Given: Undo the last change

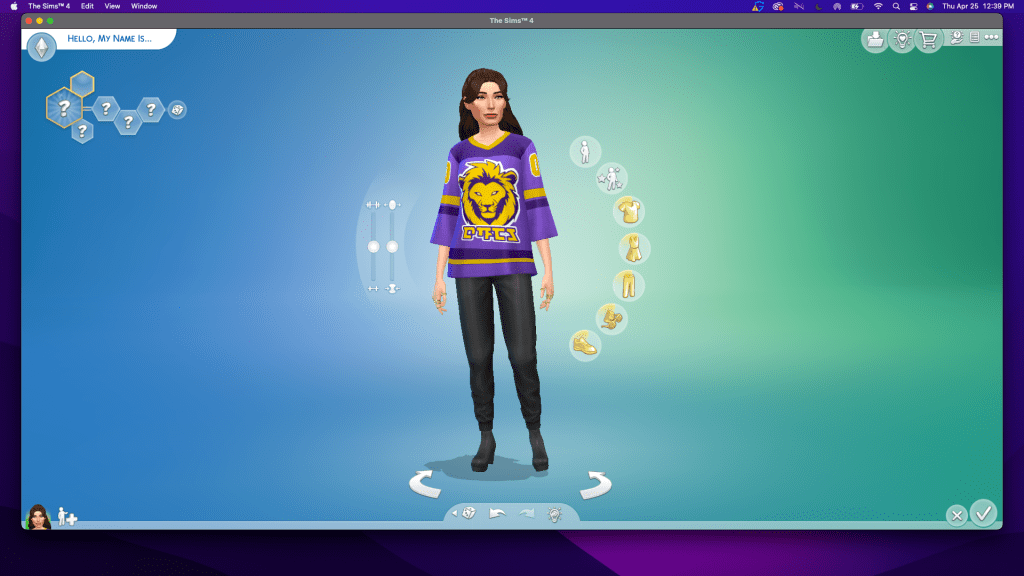Looking at the screenshot, I should 497,514.
